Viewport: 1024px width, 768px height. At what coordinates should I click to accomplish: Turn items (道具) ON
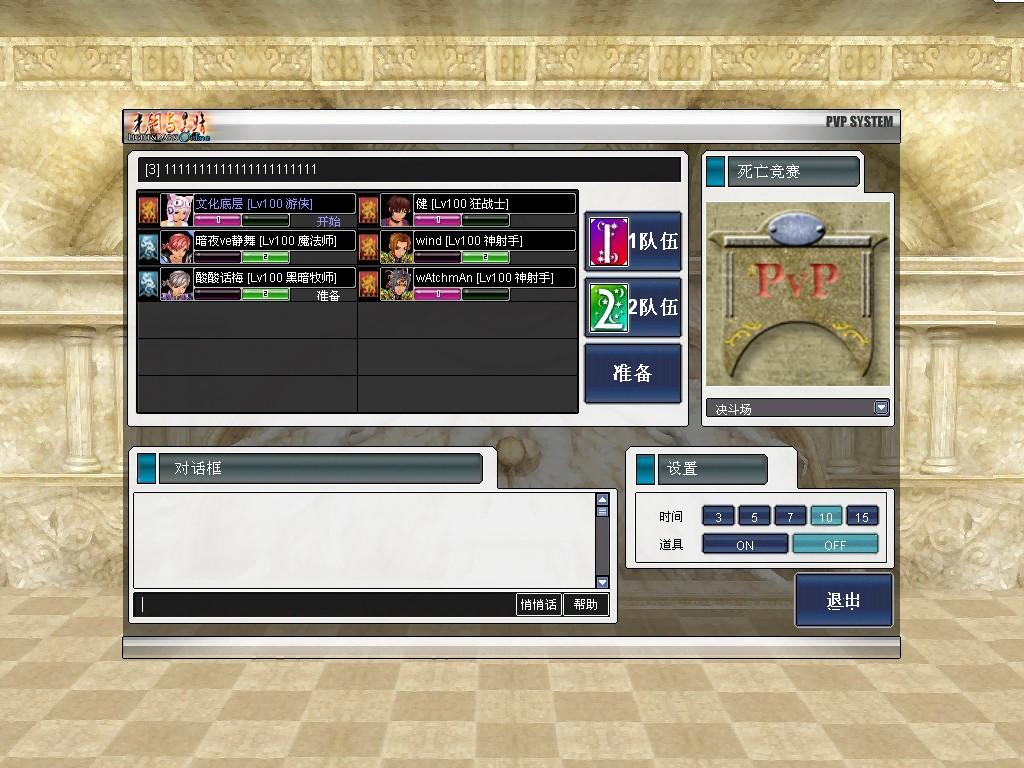pos(745,544)
